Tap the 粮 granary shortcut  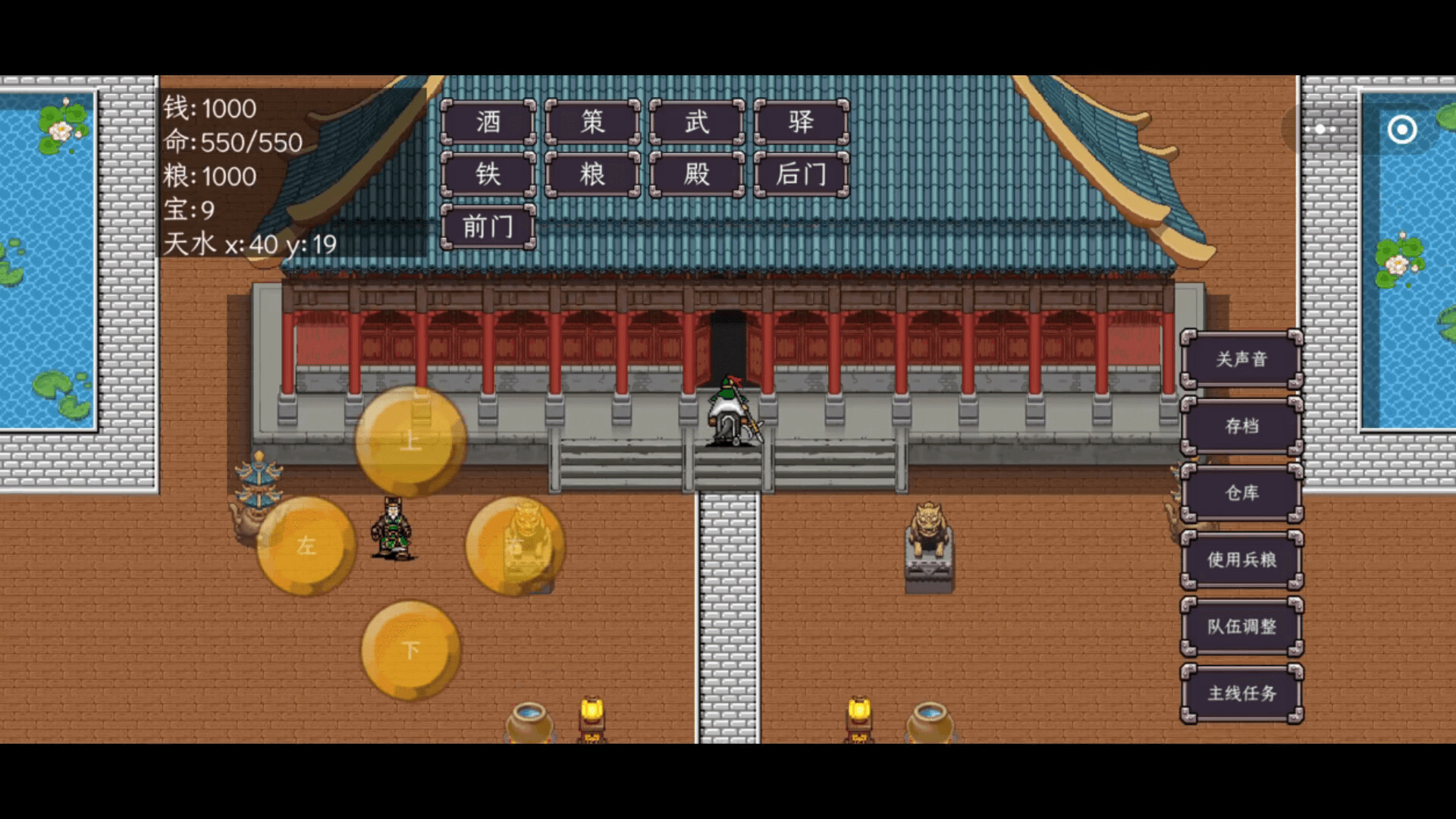(592, 174)
